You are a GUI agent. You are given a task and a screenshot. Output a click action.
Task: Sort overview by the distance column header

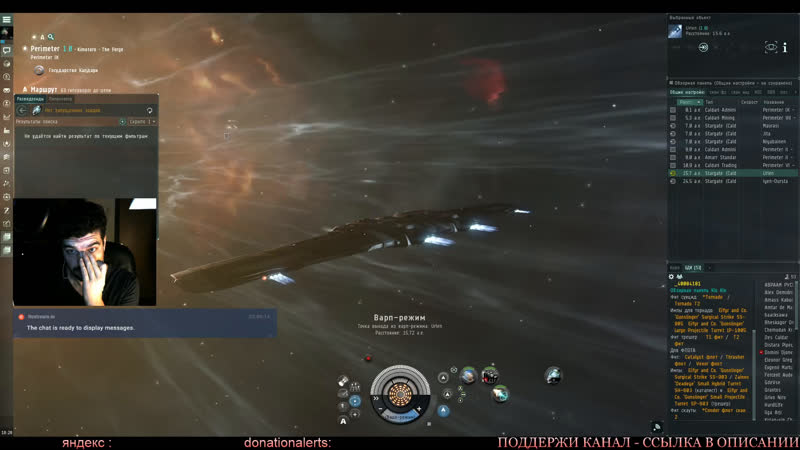click(690, 102)
